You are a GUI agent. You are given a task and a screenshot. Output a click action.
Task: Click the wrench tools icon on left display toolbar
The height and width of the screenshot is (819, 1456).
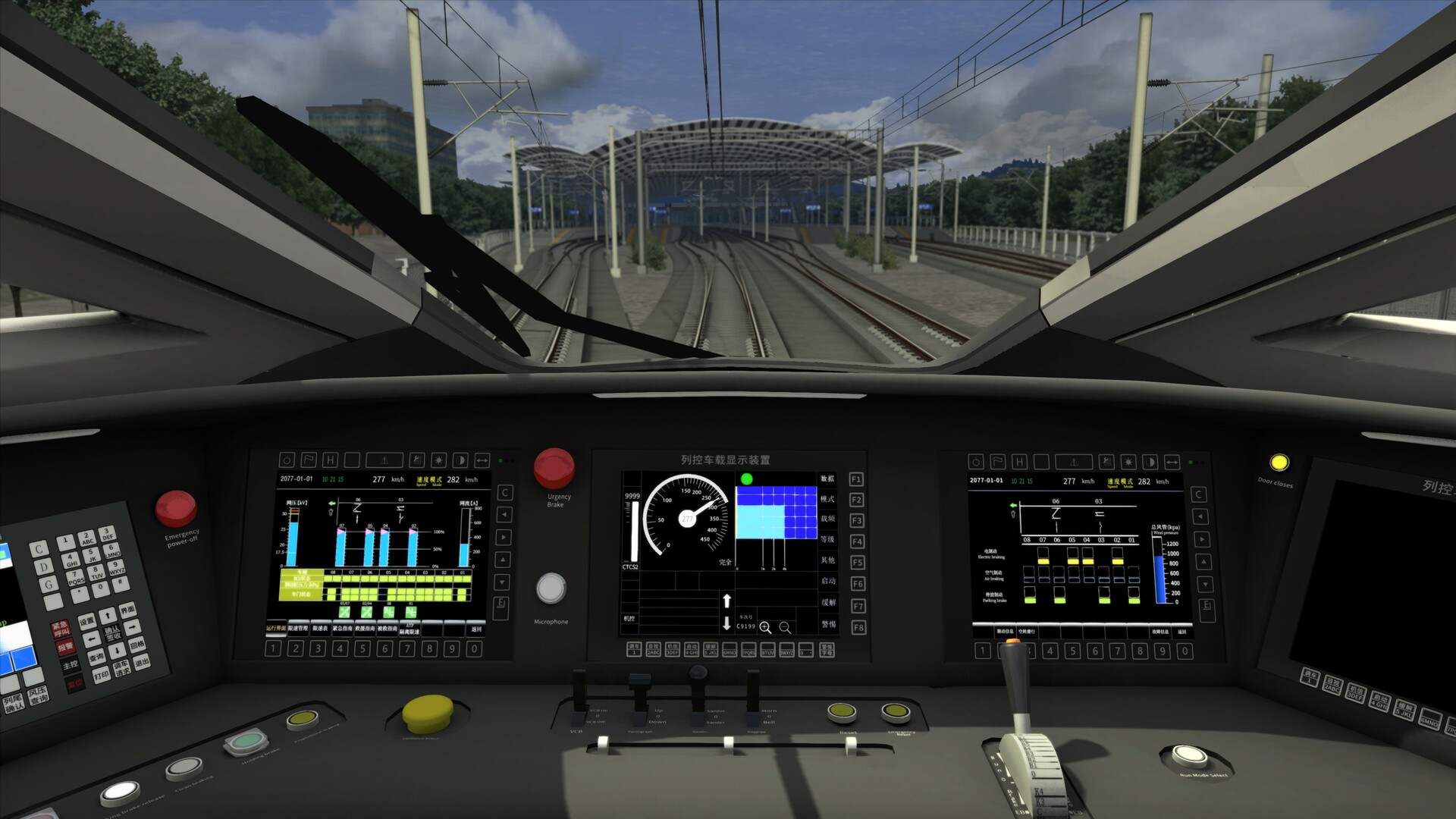click(x=417, y=460)
